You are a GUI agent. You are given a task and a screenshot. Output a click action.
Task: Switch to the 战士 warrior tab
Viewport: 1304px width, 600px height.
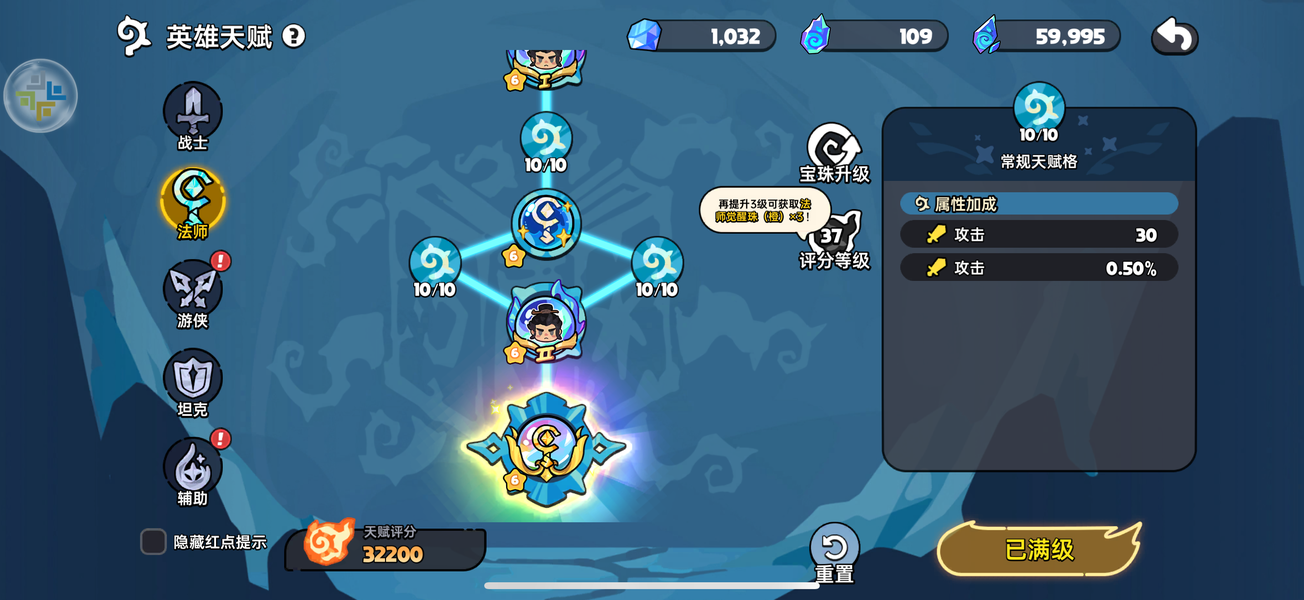[x=192, y=112]
